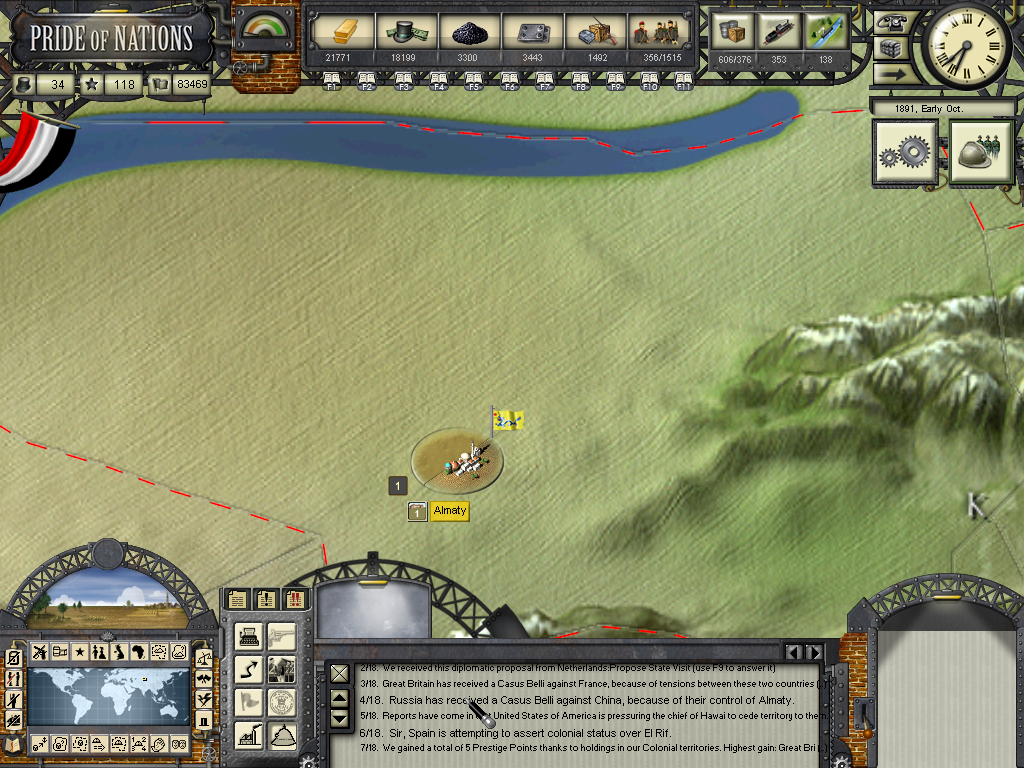The height and width of the screenshot is (768, 1024).
Task: Select the factory construction button
Action: [249, 735]
